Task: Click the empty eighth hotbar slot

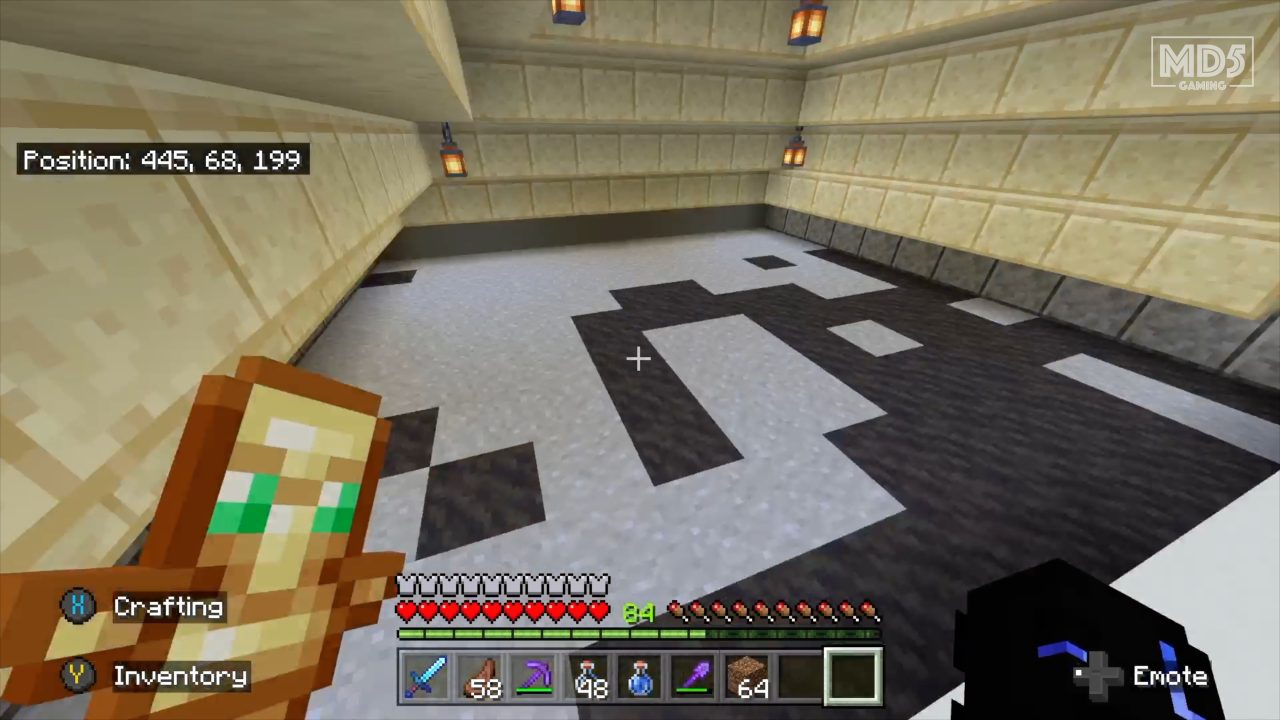Action: click(800, 677)
